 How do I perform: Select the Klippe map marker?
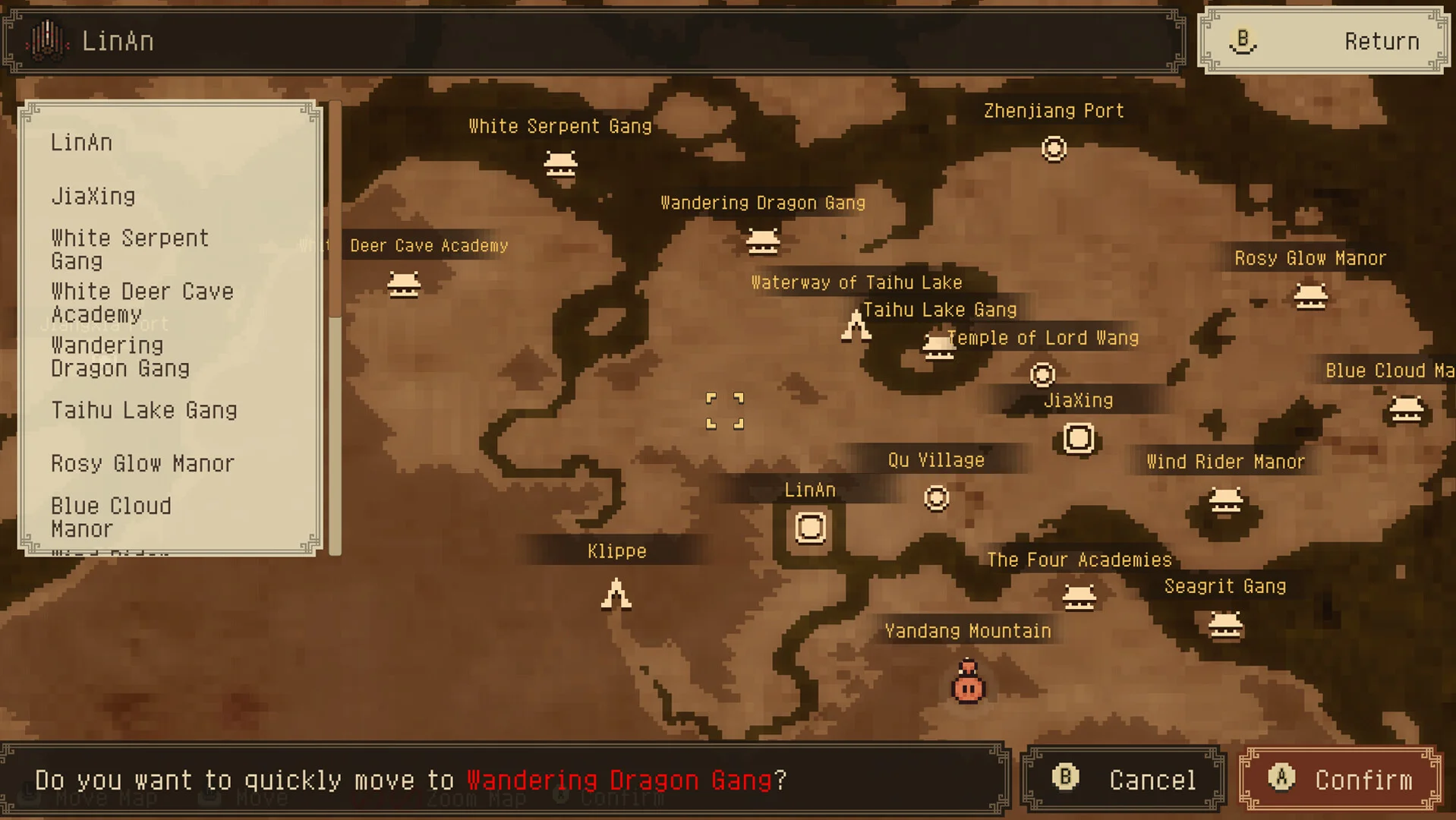616,594
